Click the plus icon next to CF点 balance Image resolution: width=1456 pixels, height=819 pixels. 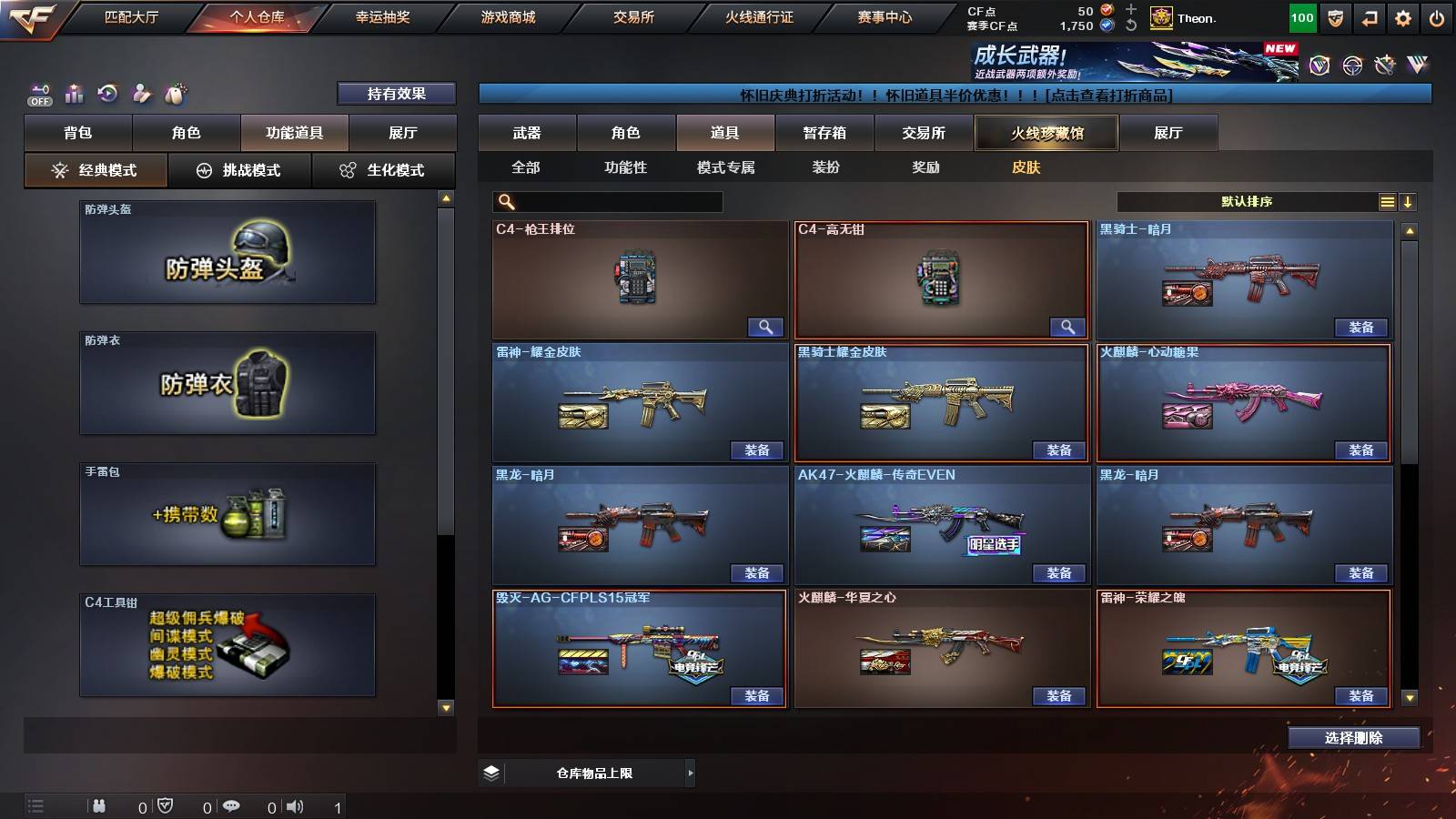(x=1129, y=12)
